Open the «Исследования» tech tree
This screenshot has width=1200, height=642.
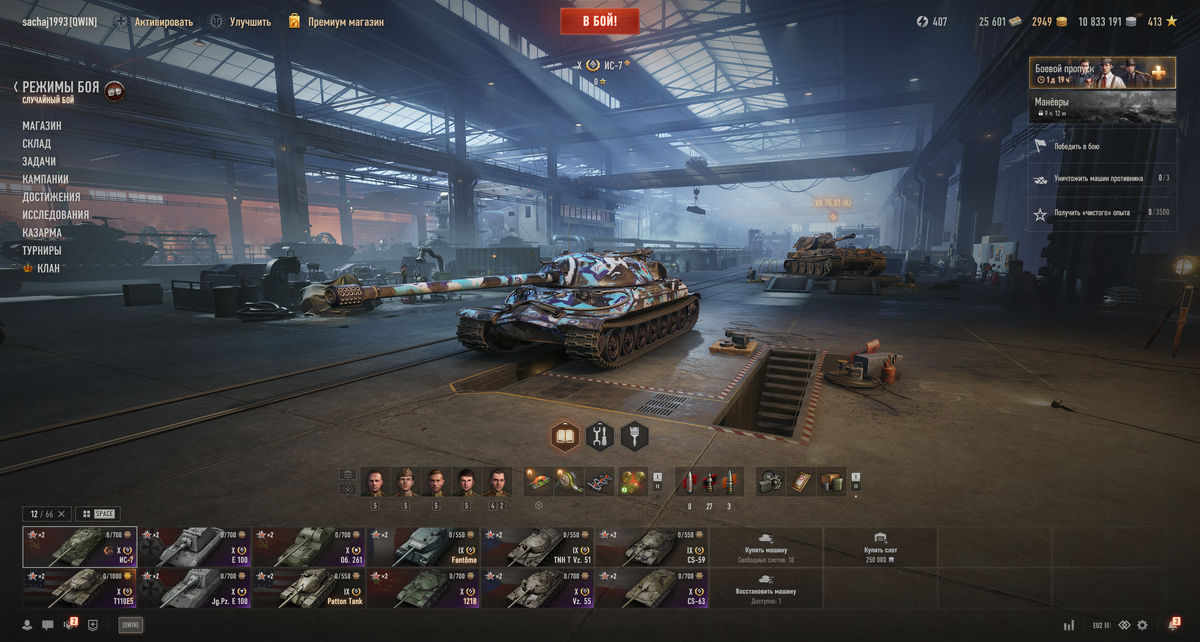56,215
